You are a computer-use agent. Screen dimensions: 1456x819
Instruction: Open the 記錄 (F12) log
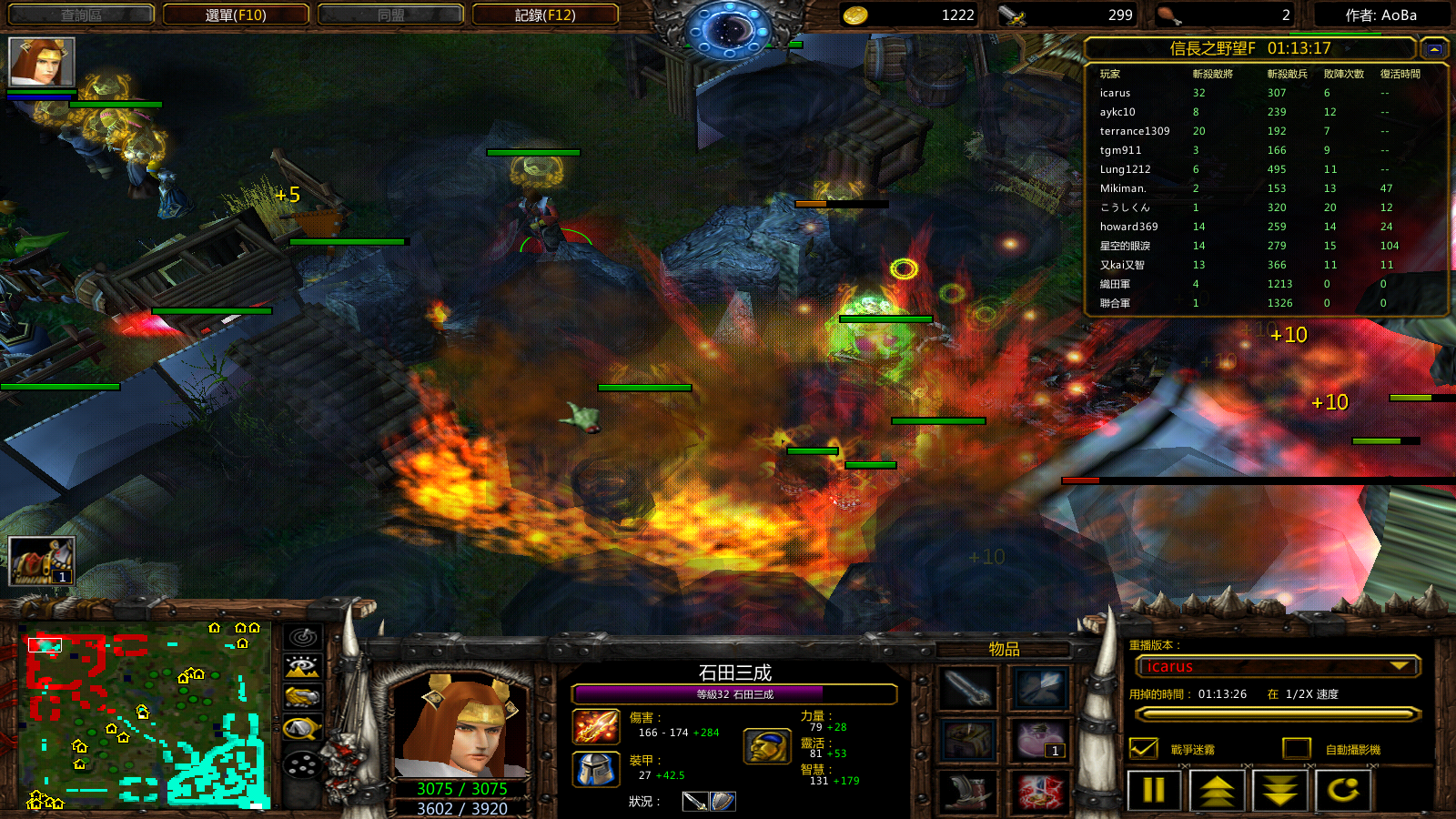point(545,15)
